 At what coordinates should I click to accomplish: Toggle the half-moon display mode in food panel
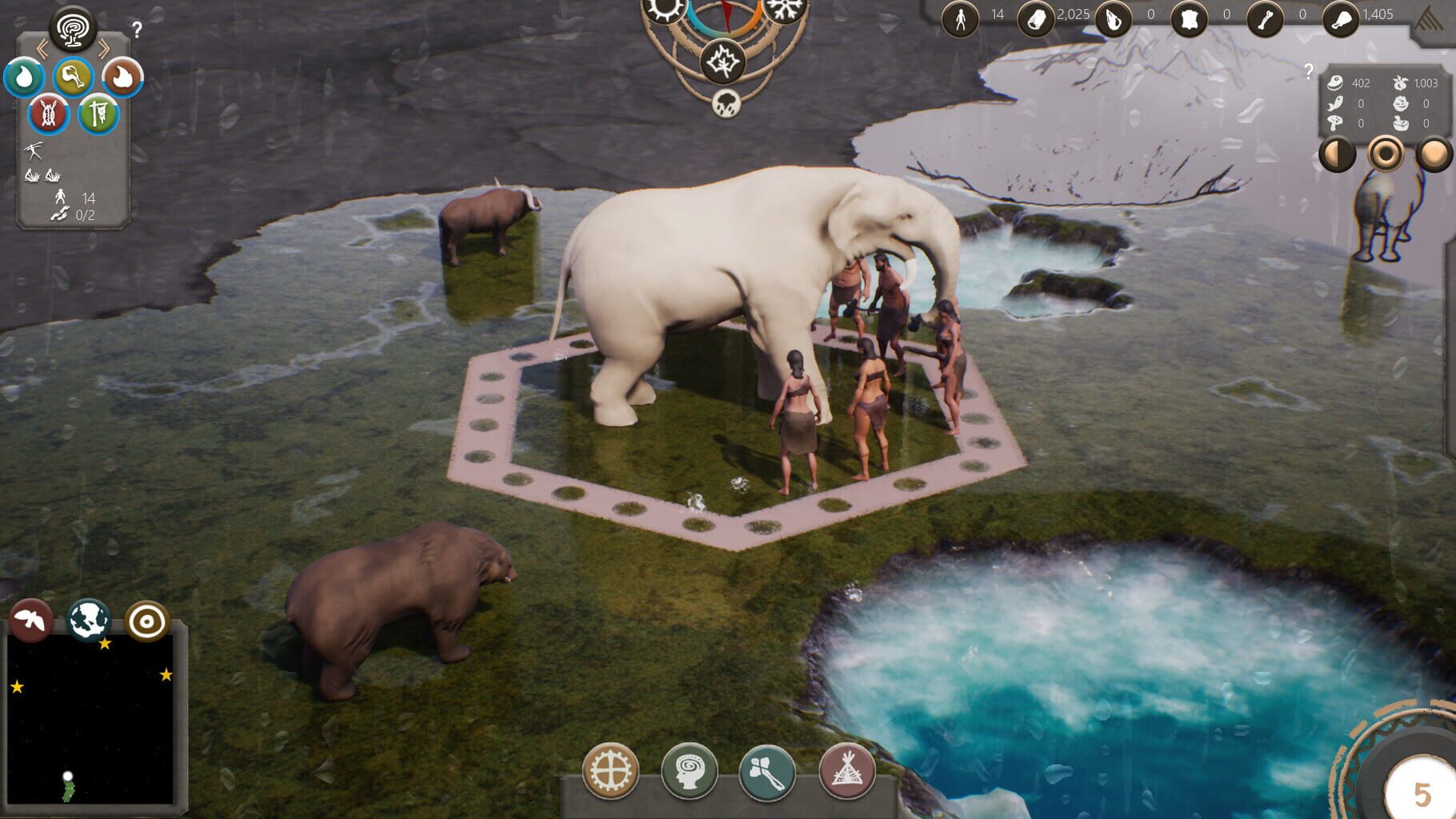(x=1337, y=153)
